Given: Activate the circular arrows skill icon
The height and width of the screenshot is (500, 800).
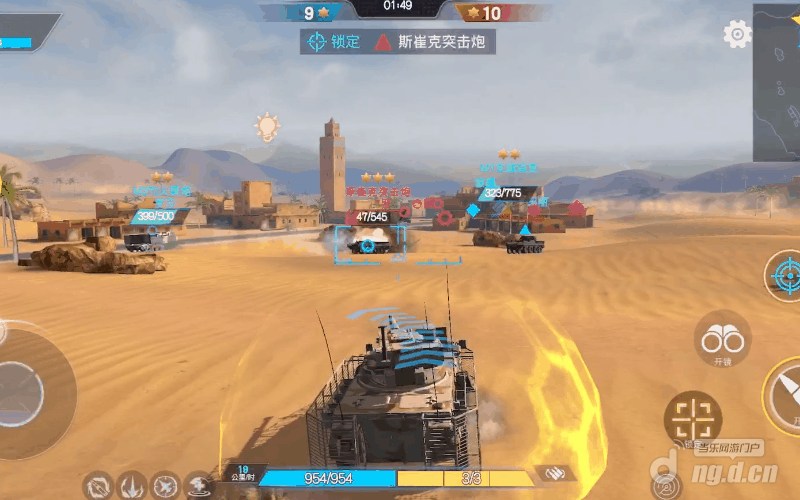Looking at the screenshot, I should coord(98,485).
